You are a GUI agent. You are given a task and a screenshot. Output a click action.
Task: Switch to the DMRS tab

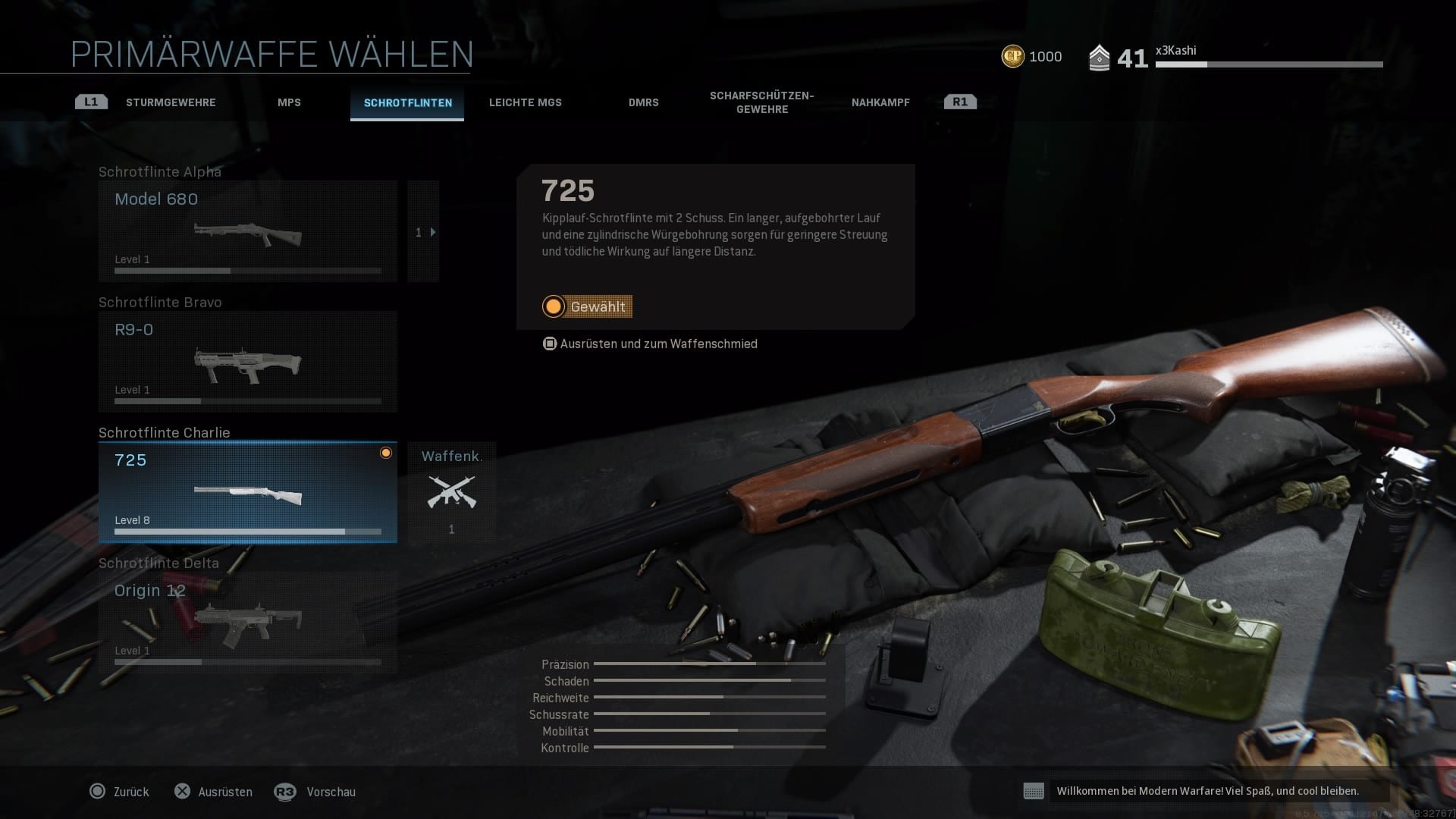(643, 102)
